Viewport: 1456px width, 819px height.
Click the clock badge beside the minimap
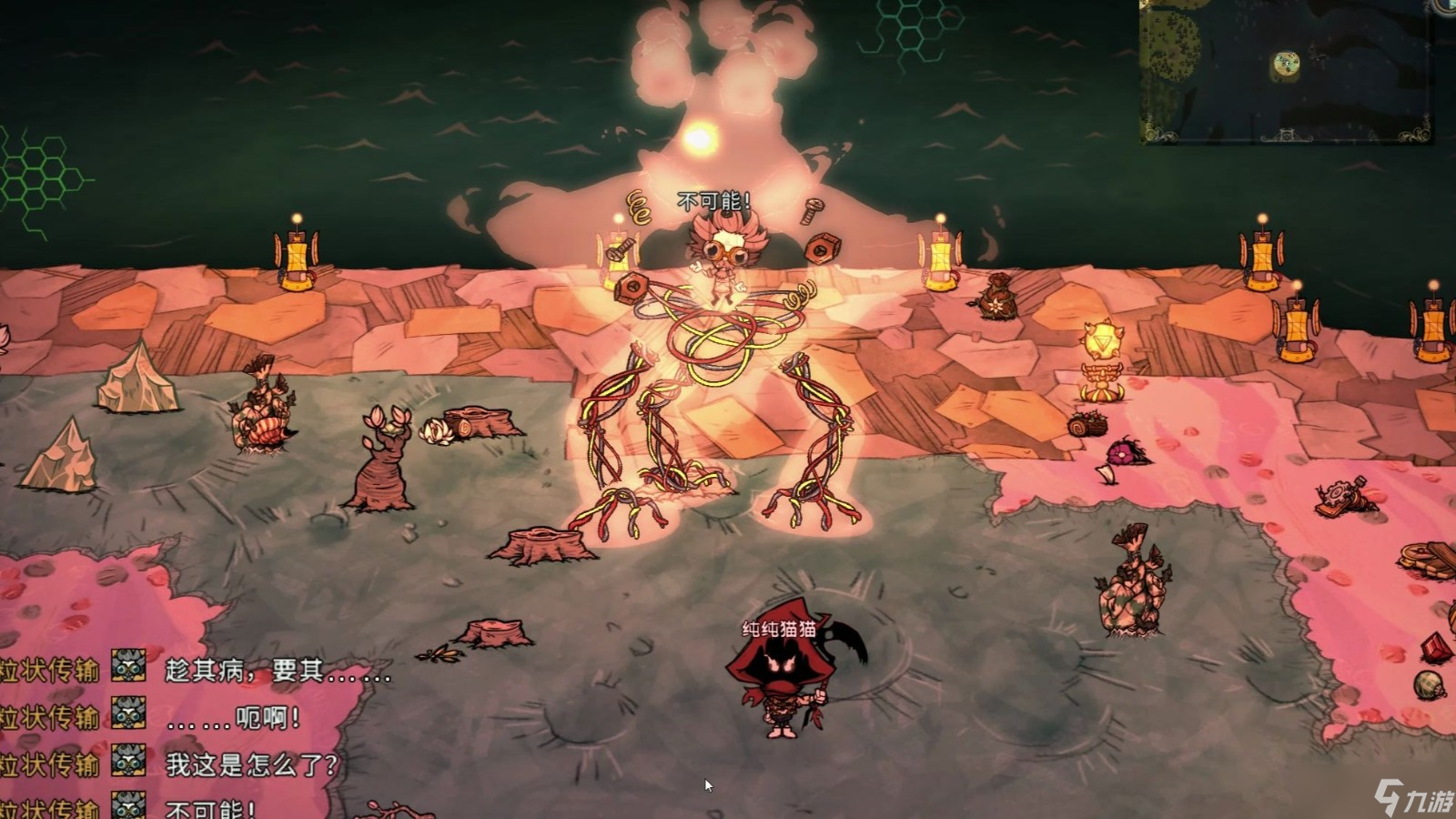coord(1447,5)
